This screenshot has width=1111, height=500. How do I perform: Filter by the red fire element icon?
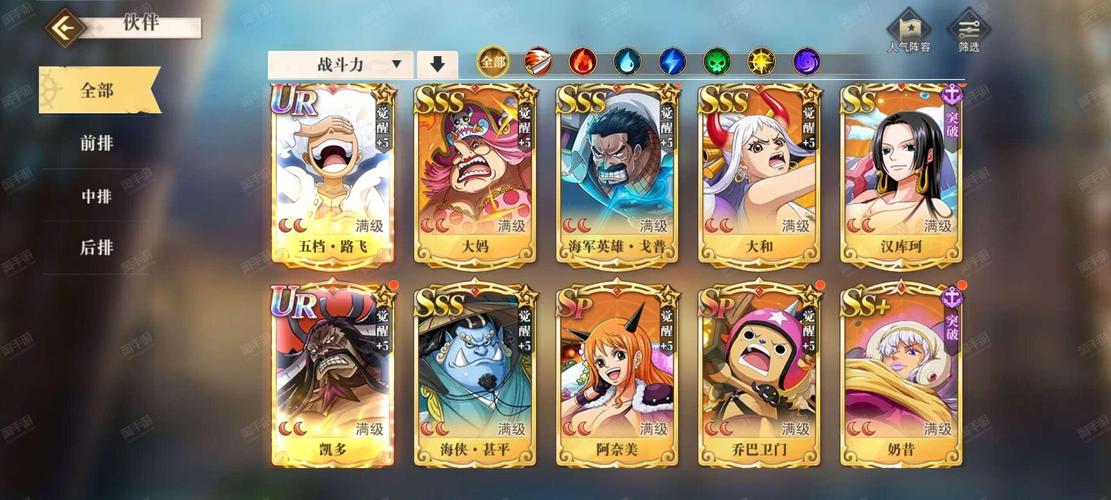[582, 62]
